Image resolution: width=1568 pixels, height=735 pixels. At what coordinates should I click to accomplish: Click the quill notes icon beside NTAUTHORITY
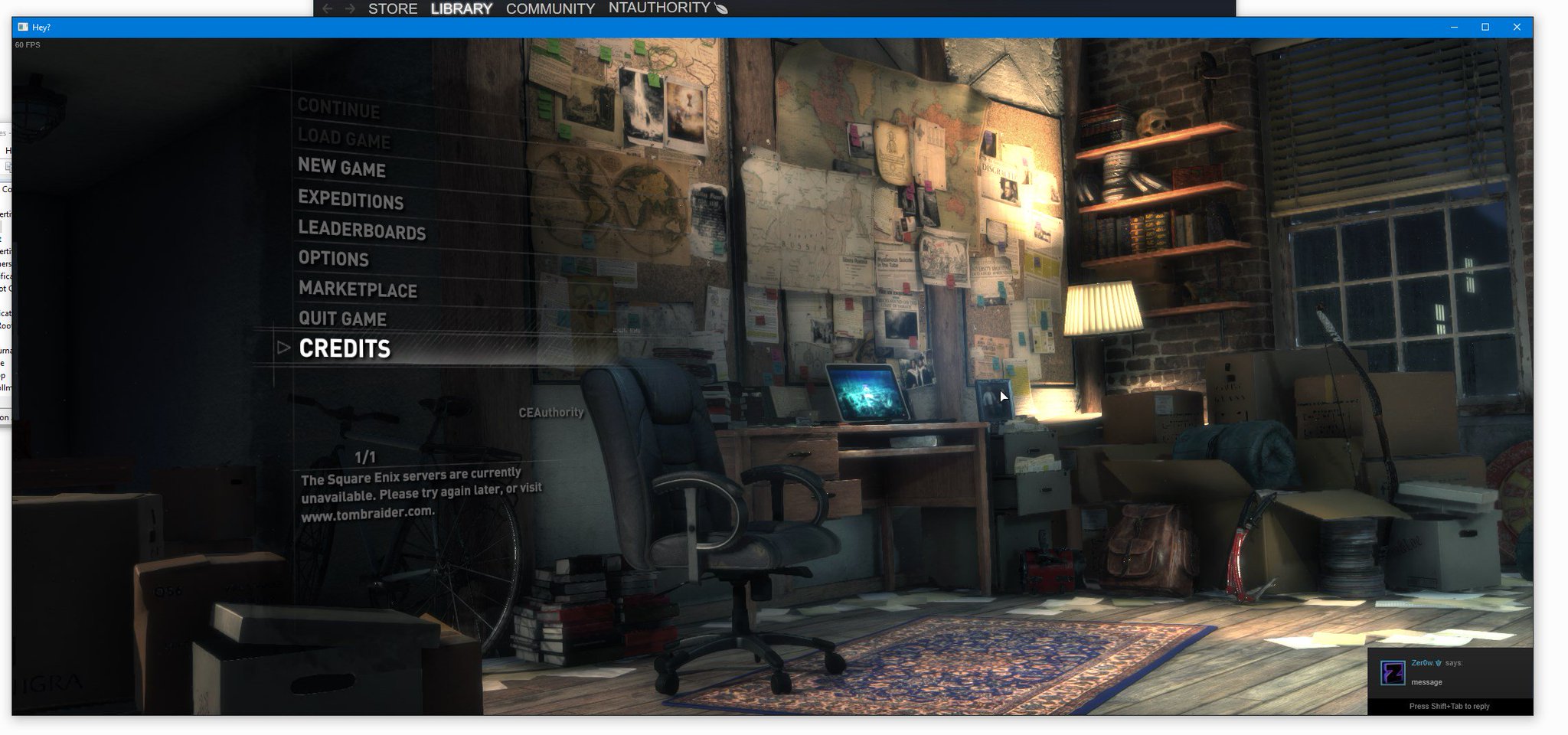click(721, 8)
